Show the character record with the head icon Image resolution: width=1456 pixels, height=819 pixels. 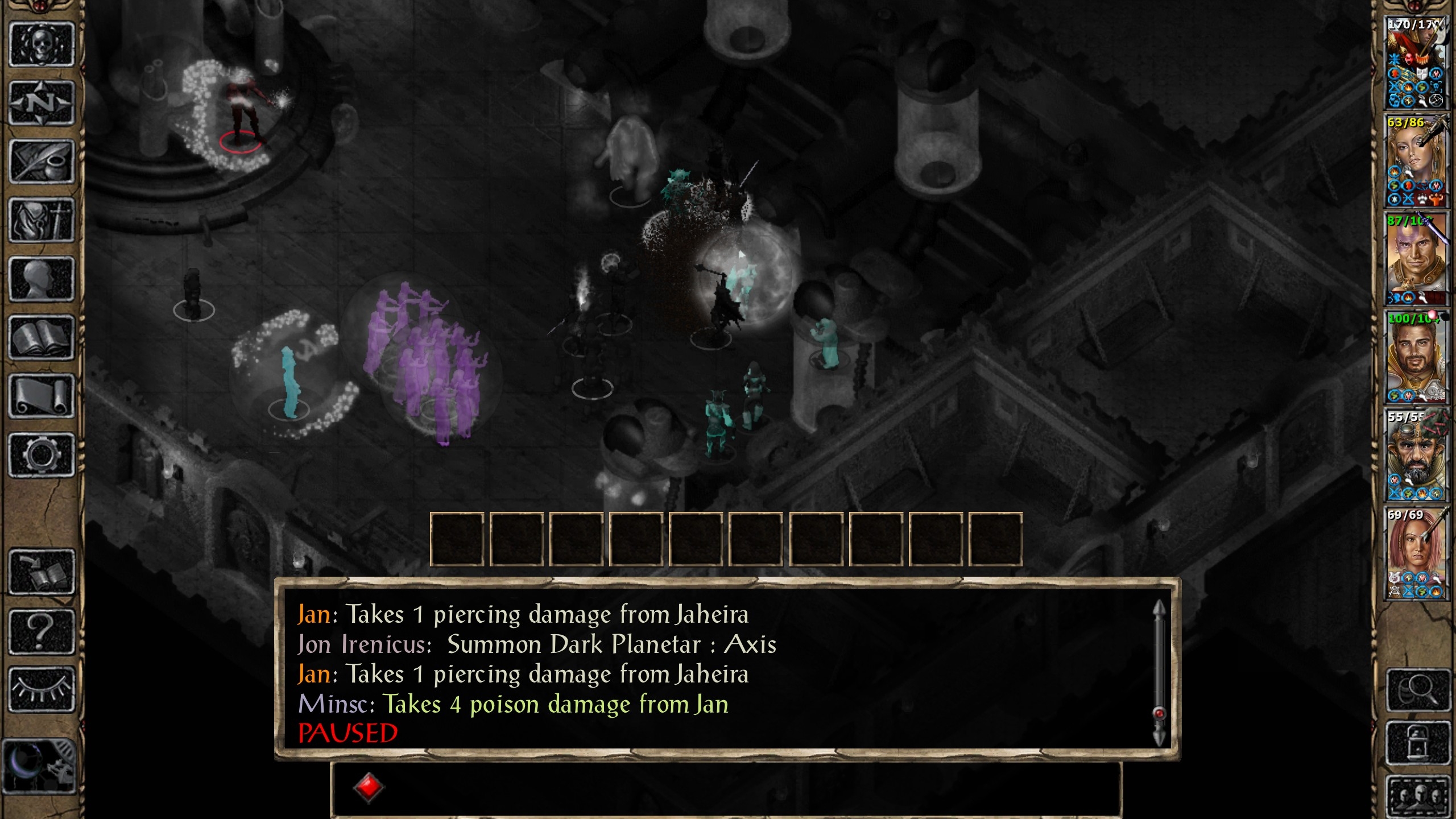42,279
